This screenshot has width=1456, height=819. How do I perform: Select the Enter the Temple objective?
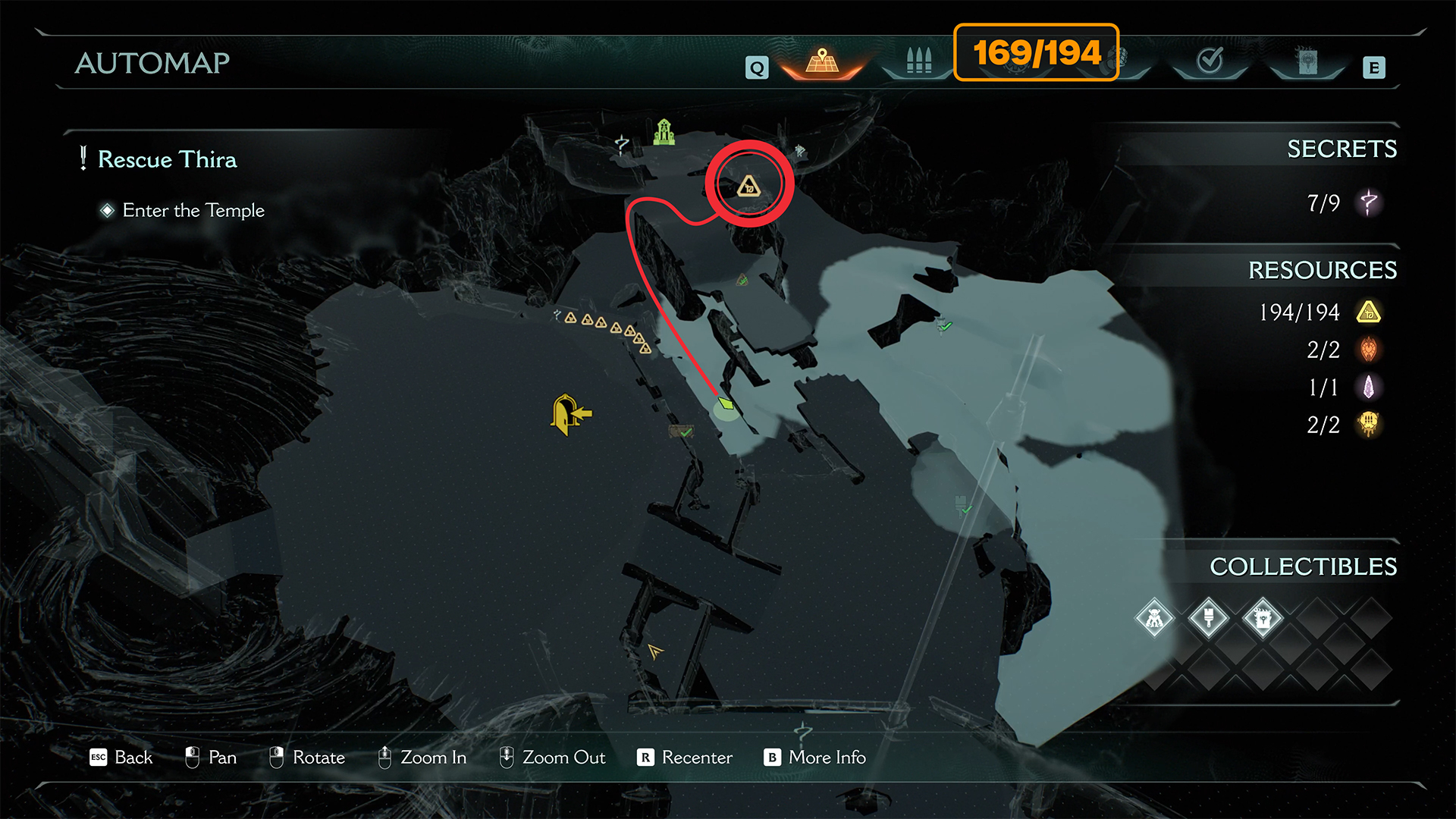pos(193,211)
